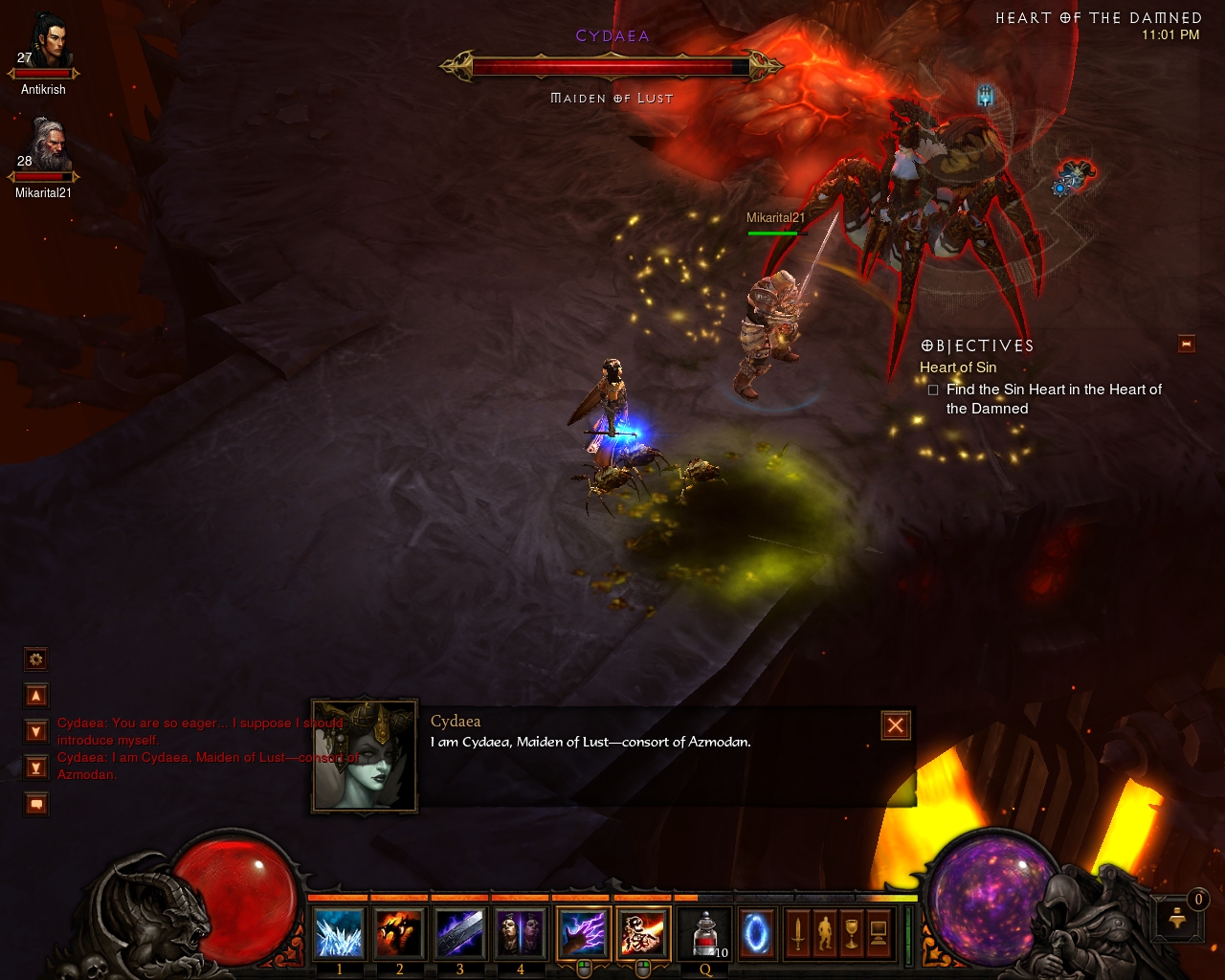Activate the ice crystal skill in slot 1
The image size is (1225, 980).
(339, 933)
